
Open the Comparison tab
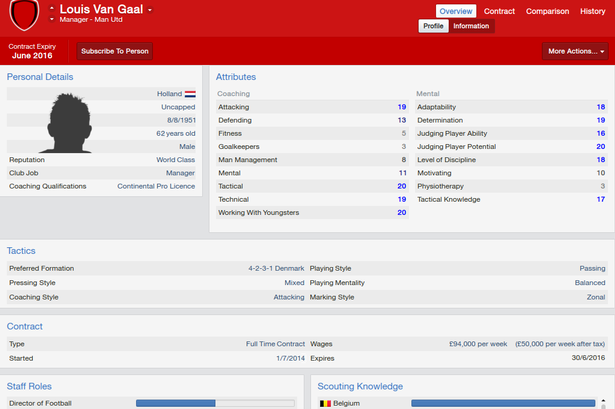(547, 11)
